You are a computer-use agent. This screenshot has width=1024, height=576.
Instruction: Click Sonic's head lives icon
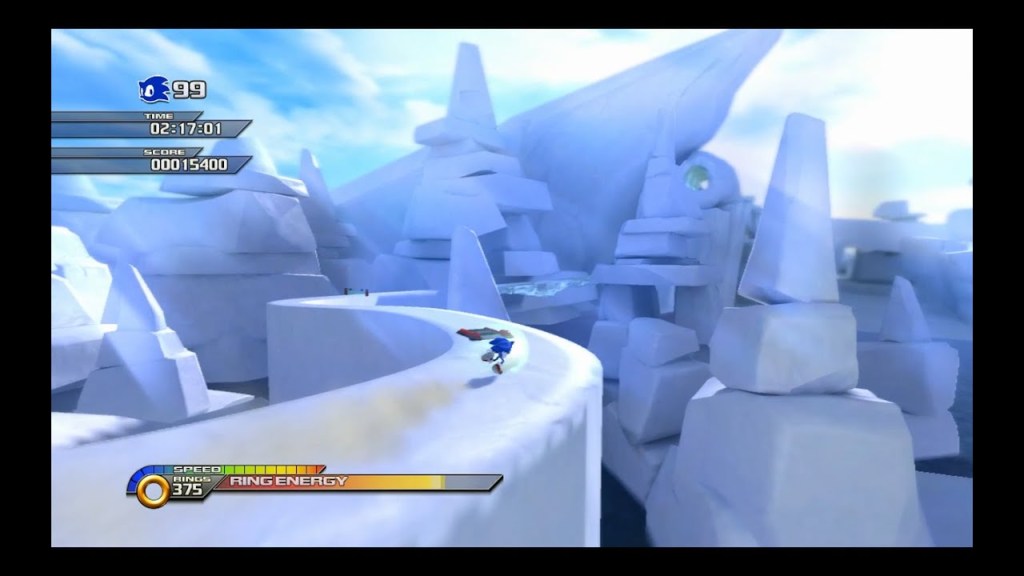155,90
